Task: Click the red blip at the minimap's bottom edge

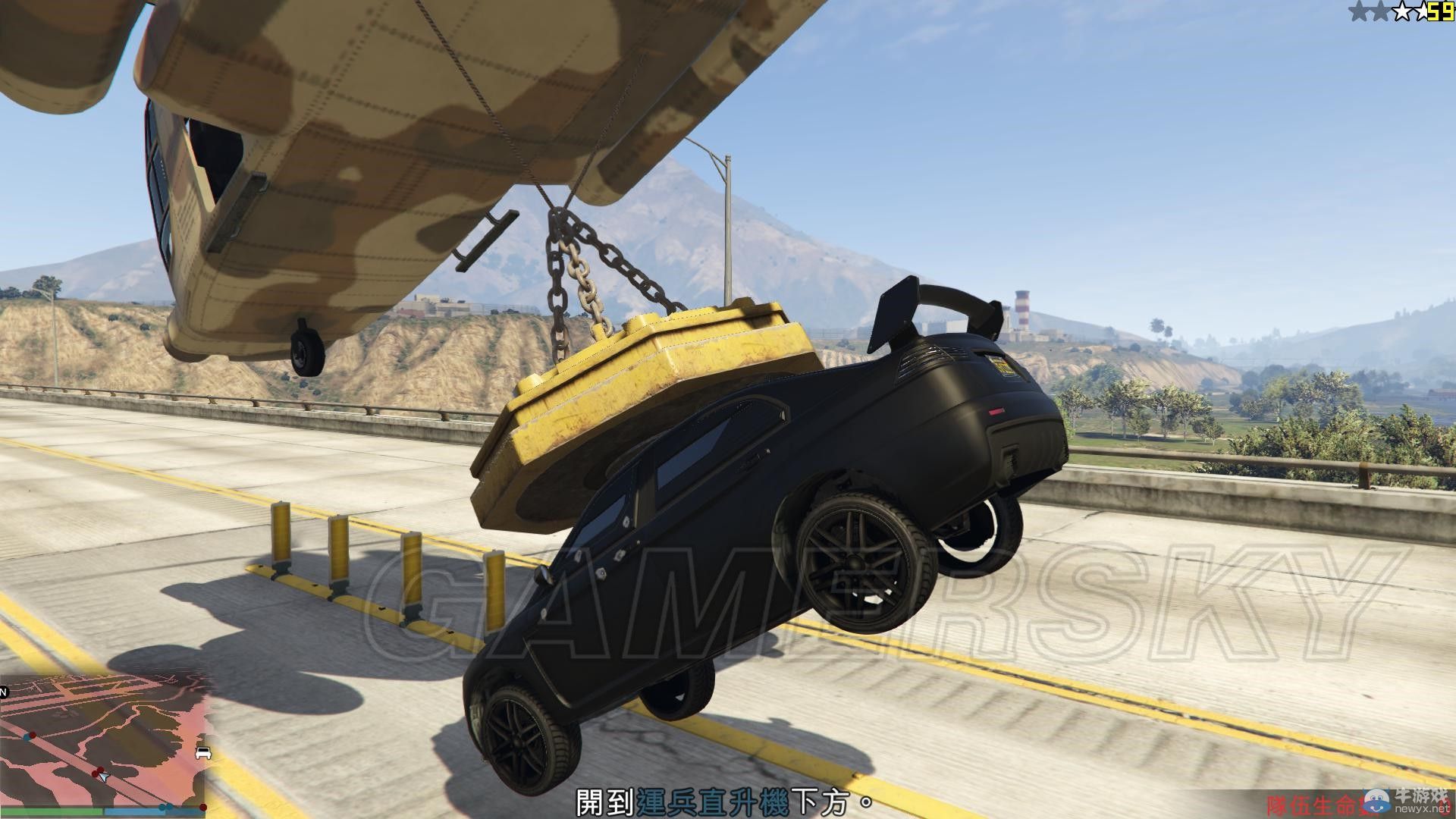Action: [203, 808]
